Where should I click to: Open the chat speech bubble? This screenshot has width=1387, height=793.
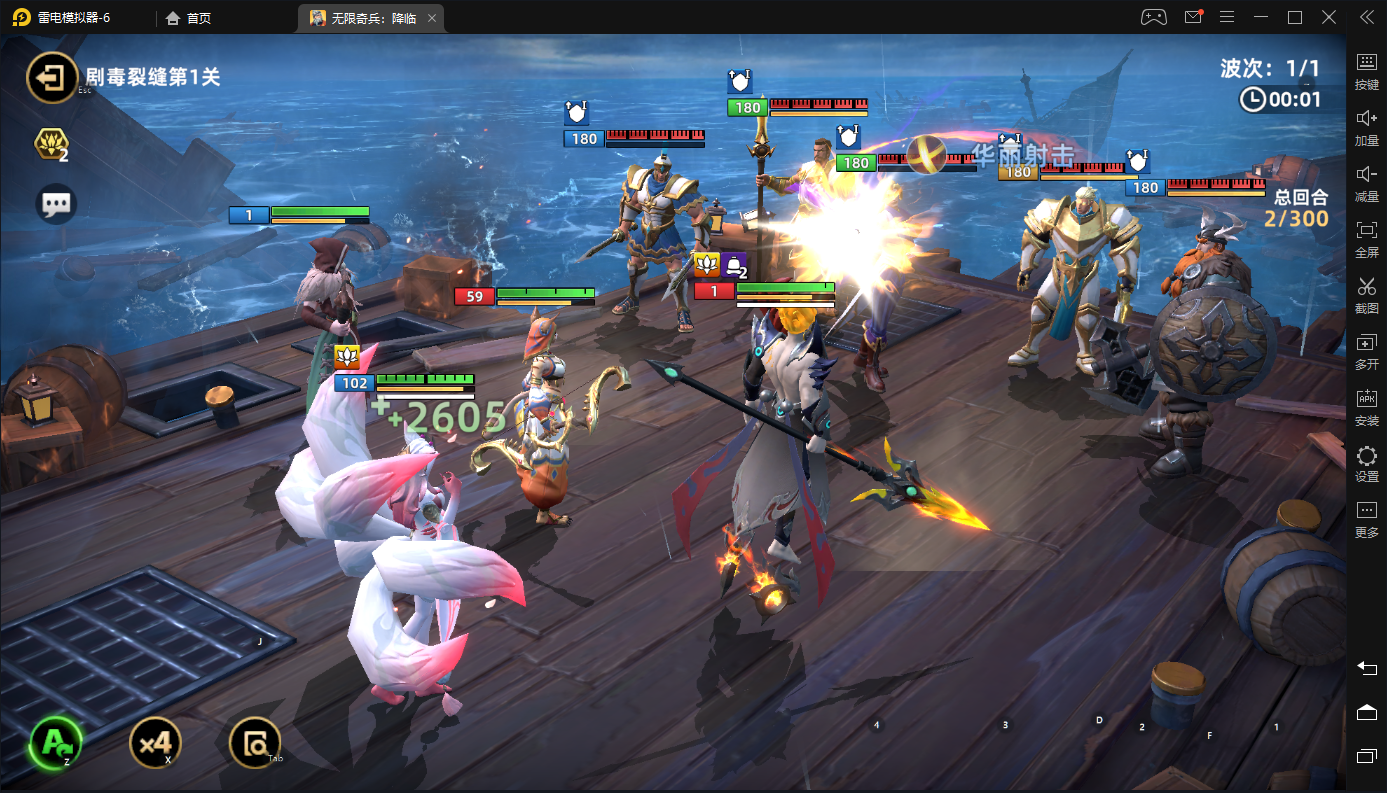click(x=56, y=204)
